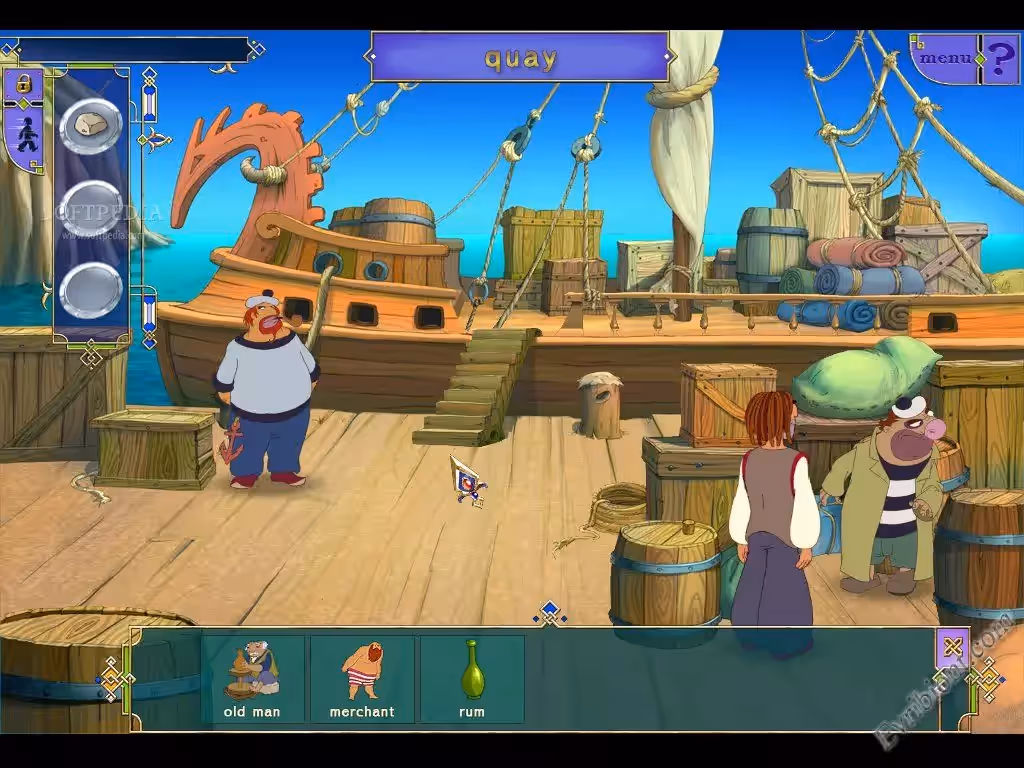Choose the "merchant" dialogue topic
This screenshot has height=768, width=1024.
click(362, 678)
